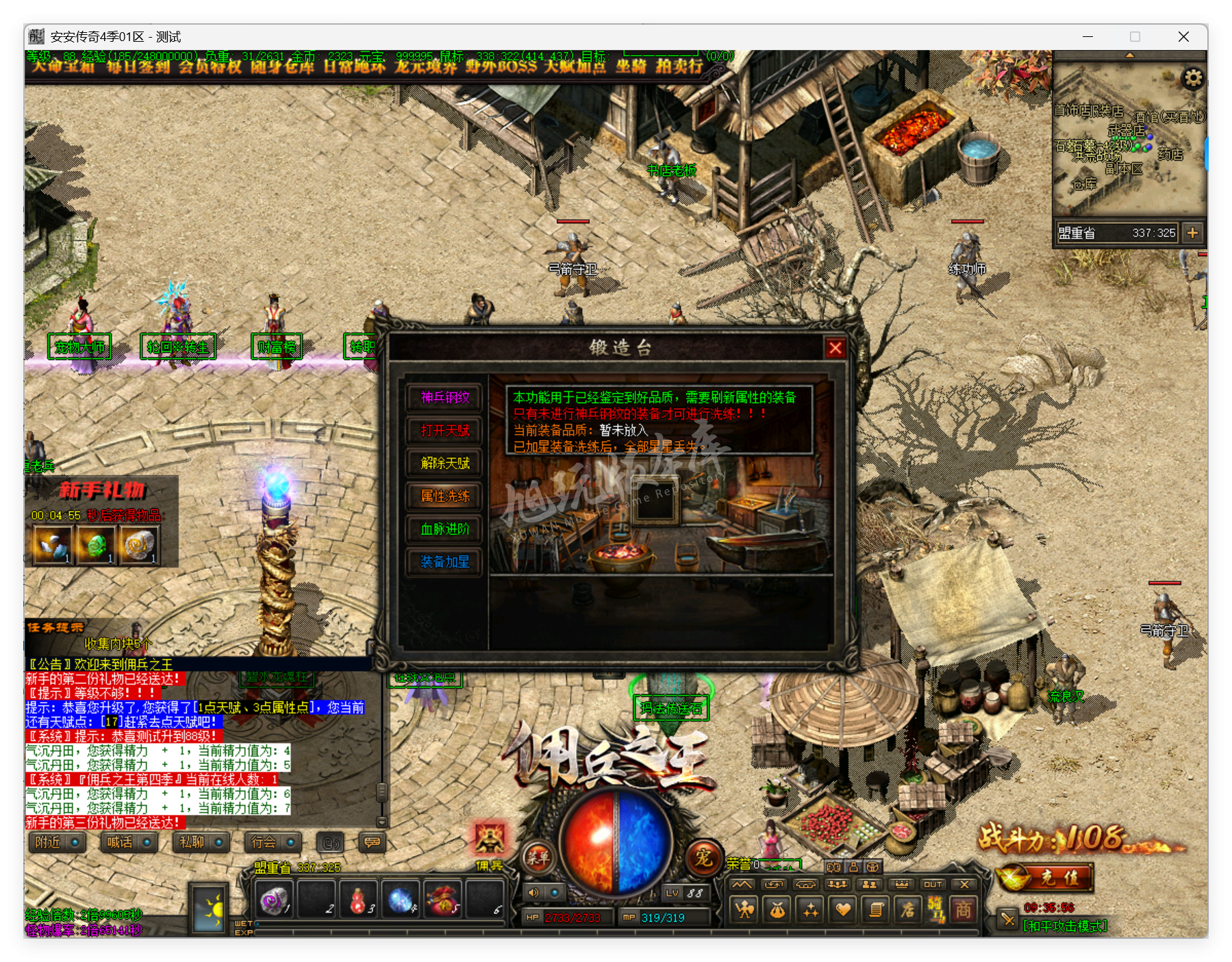Expand the minimap using the plus control

point(1193,233)
